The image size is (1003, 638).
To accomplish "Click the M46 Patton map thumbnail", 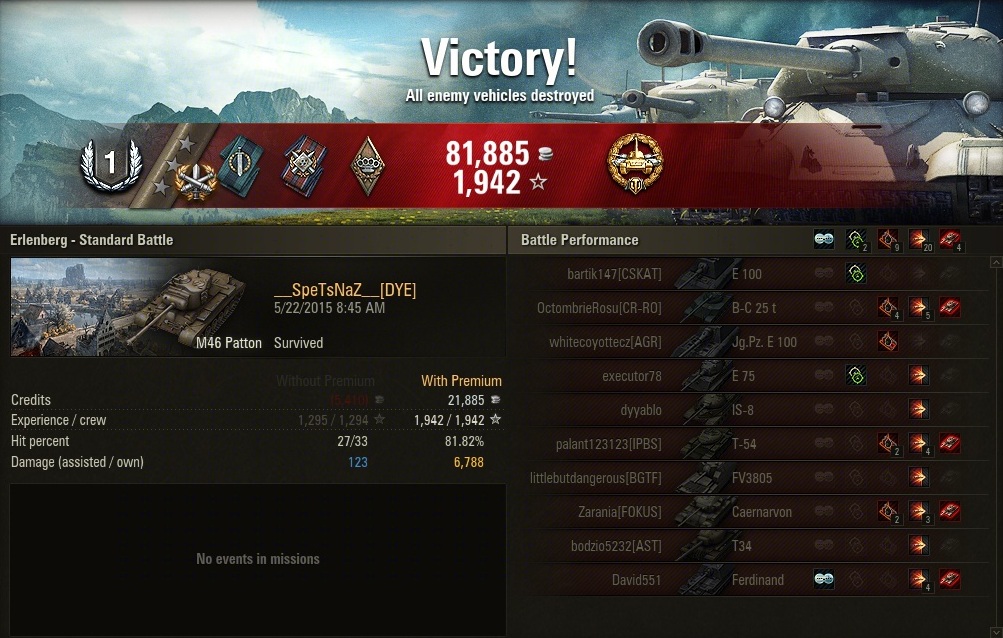I will pos(138,307).
